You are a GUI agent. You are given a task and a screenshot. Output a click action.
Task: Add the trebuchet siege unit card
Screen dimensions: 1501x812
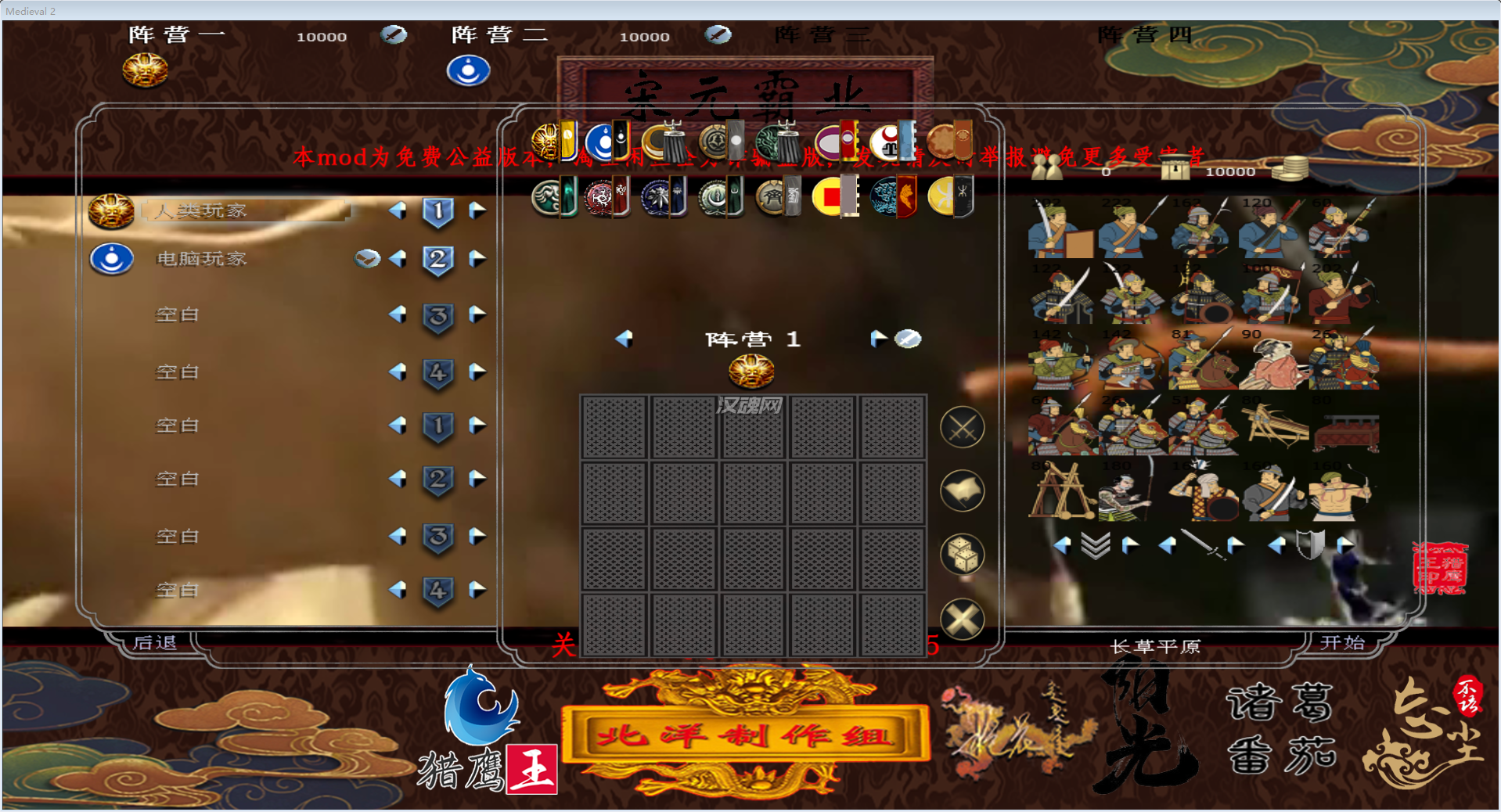[x=1060, y=491]
